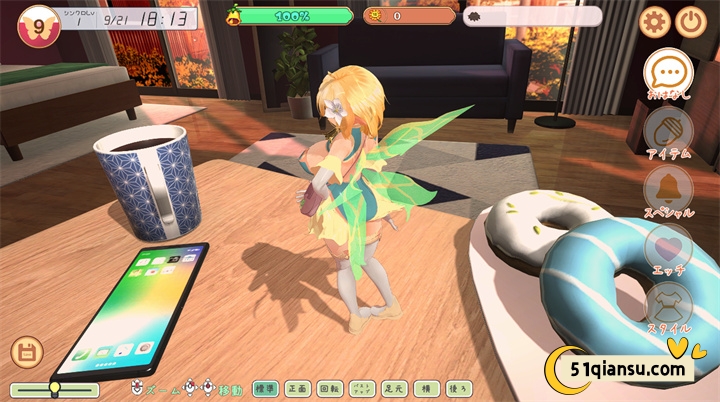Select the 横 side camera view

coord(425,389)
